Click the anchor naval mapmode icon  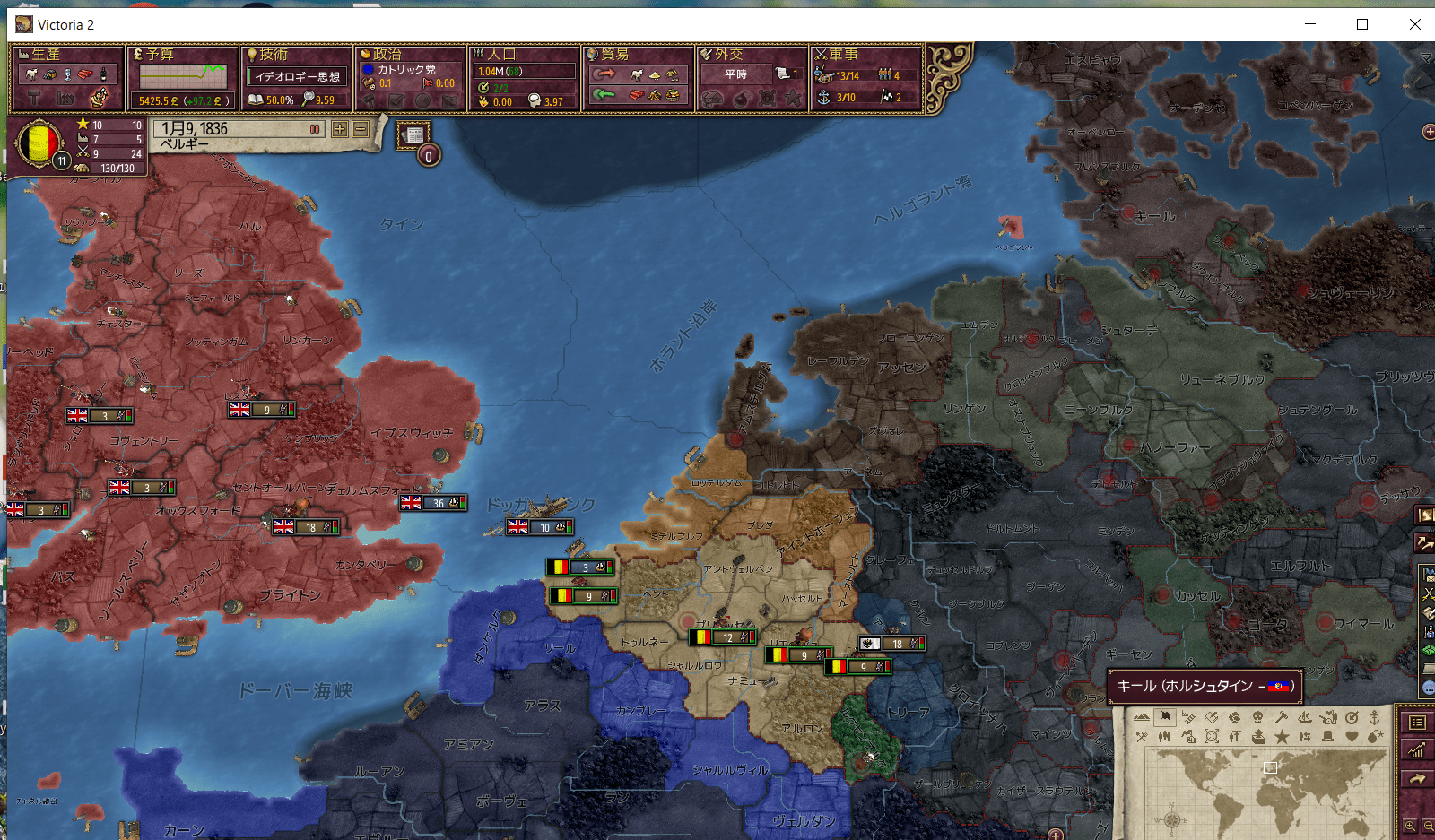(x=1375, y=719)
